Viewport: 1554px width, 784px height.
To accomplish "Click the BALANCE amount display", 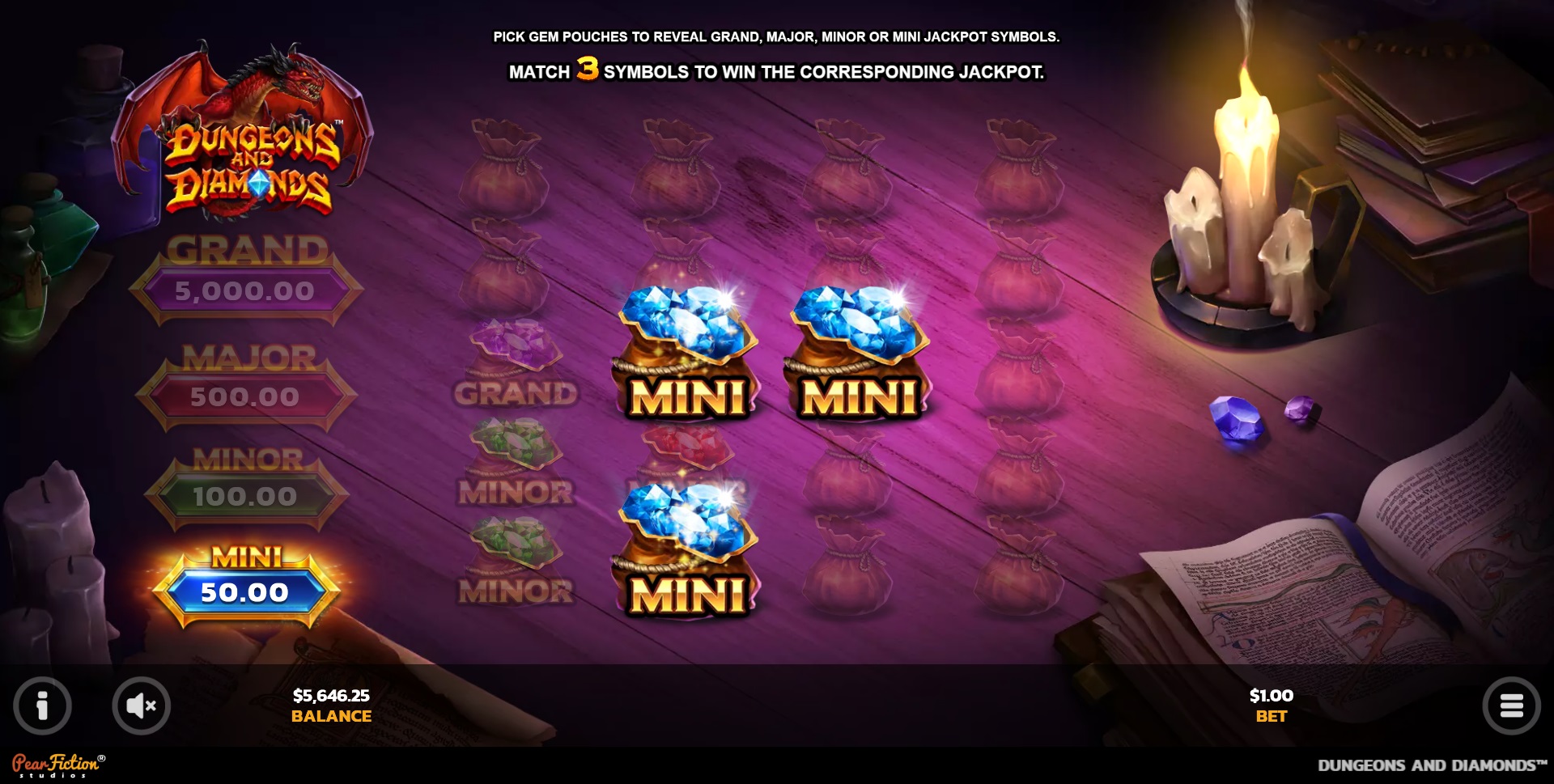I will tap(330, 704).
